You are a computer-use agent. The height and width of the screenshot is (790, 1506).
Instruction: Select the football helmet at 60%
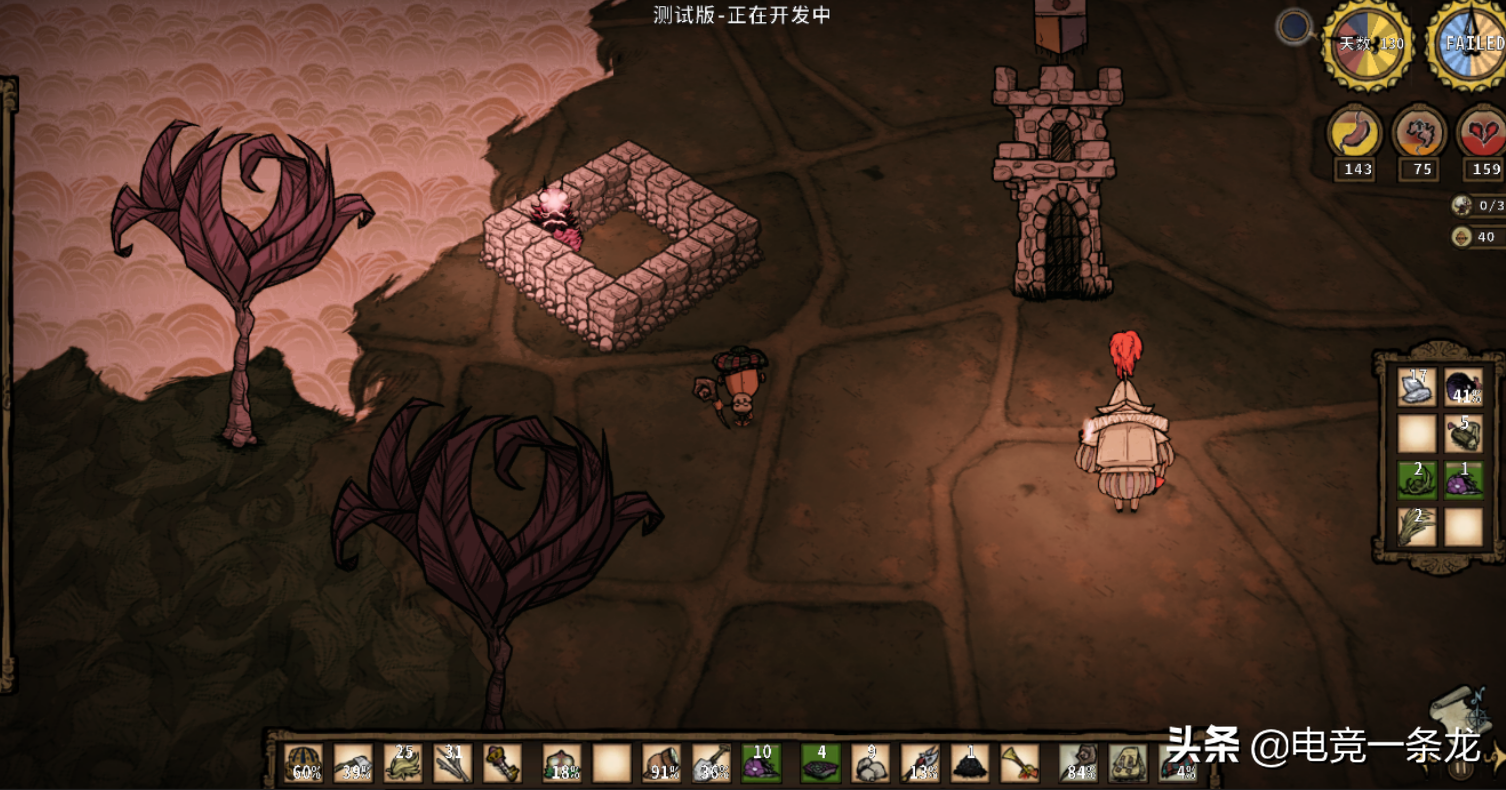pyautogui.click(x=303, y=763)
